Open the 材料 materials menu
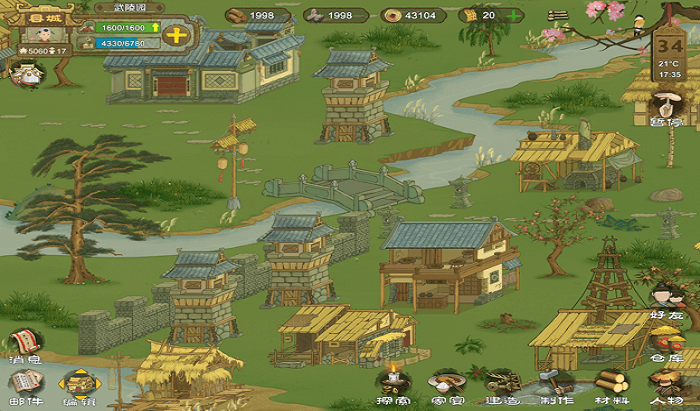 610,385
